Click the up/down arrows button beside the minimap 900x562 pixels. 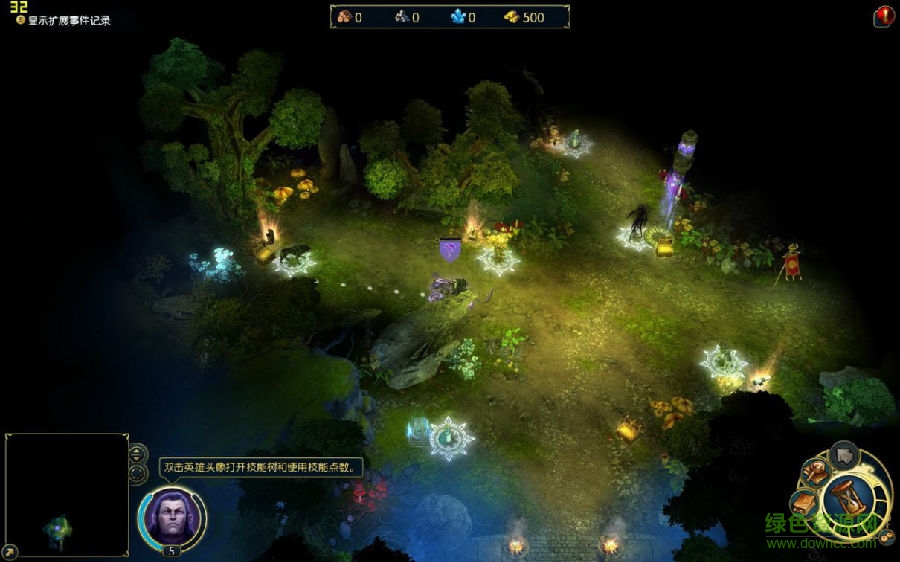pyautogui.click(x=138, y=451)
